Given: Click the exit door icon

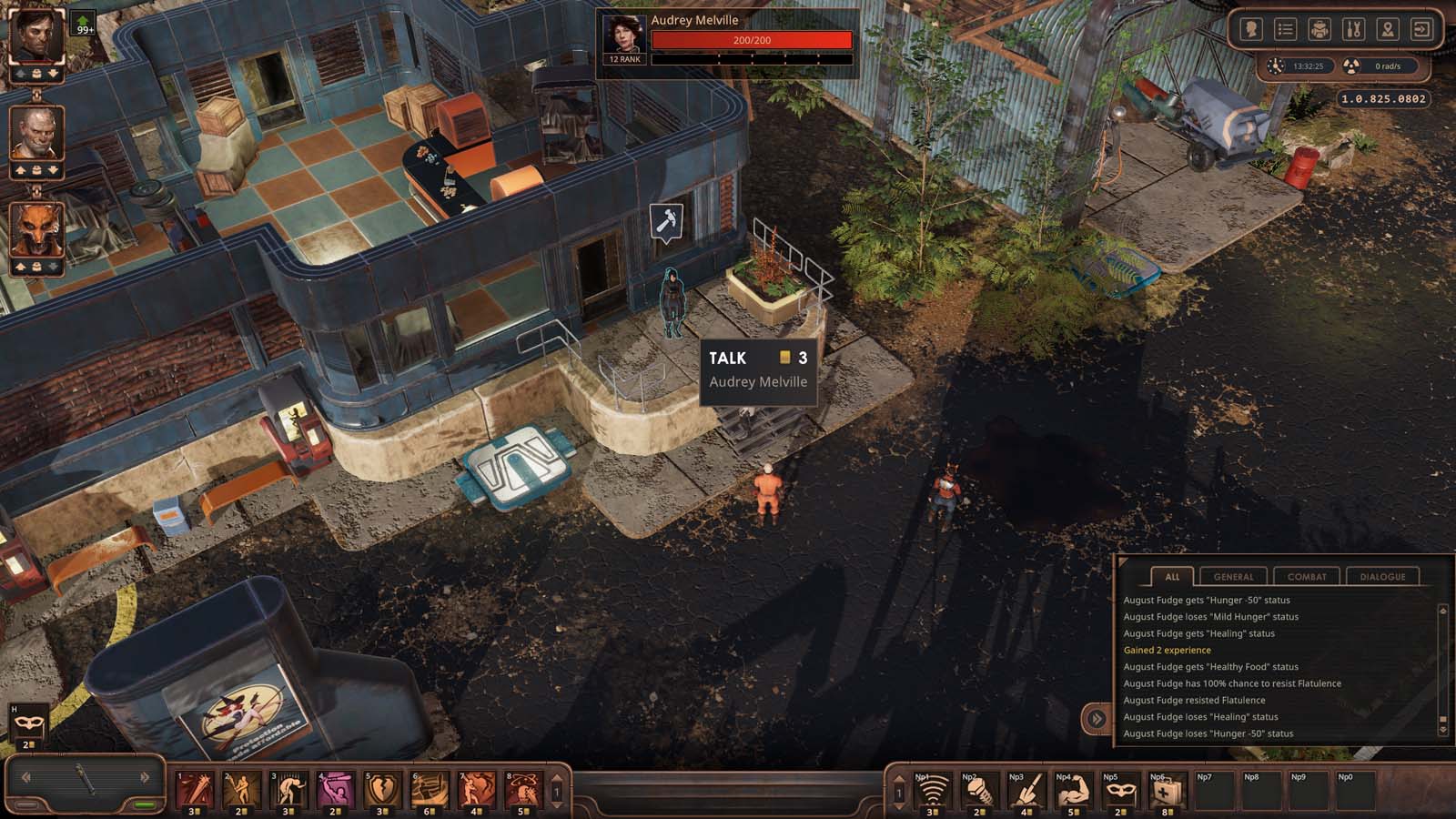Looking at the screenshot, I should pos(1421,30).
